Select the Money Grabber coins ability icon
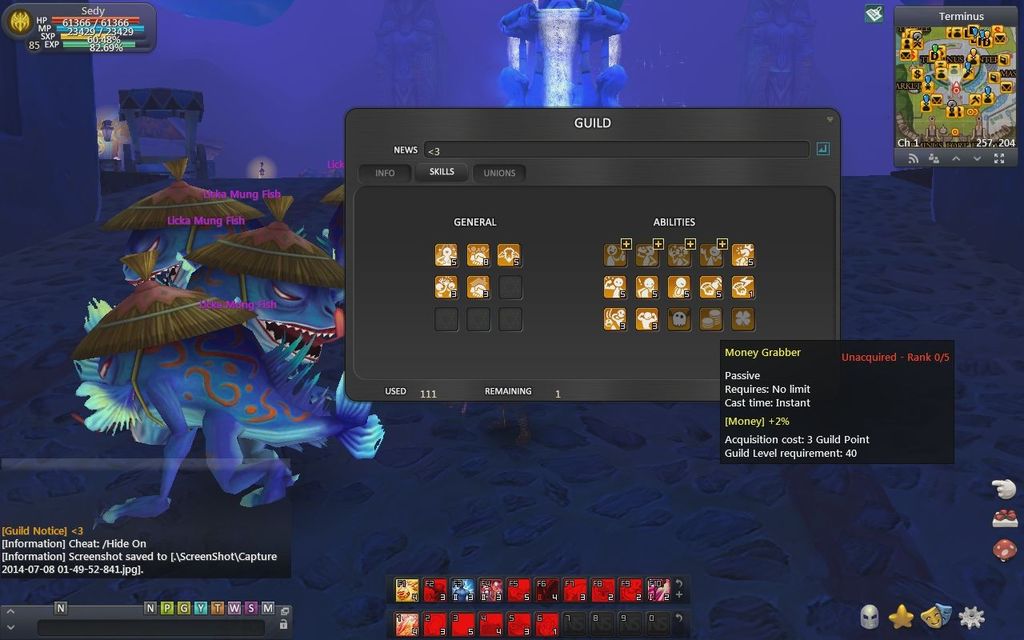1024x640 pixels. click(x=710, y=319)
